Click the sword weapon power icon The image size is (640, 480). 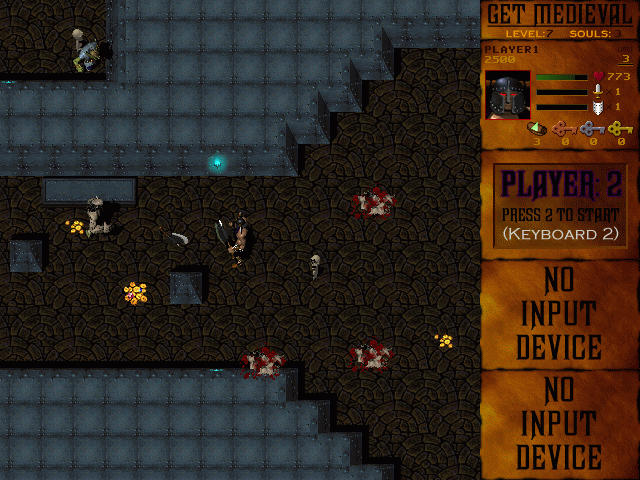(x=599, y=90)
